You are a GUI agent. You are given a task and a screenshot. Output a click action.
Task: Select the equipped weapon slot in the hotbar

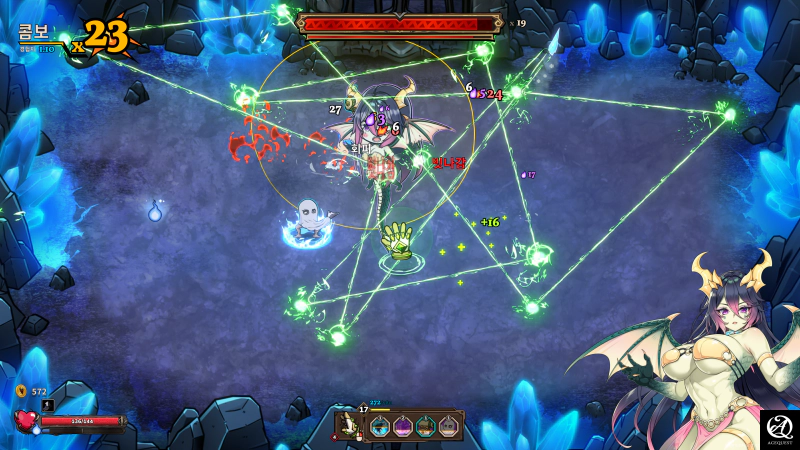(x=351, y=425)
